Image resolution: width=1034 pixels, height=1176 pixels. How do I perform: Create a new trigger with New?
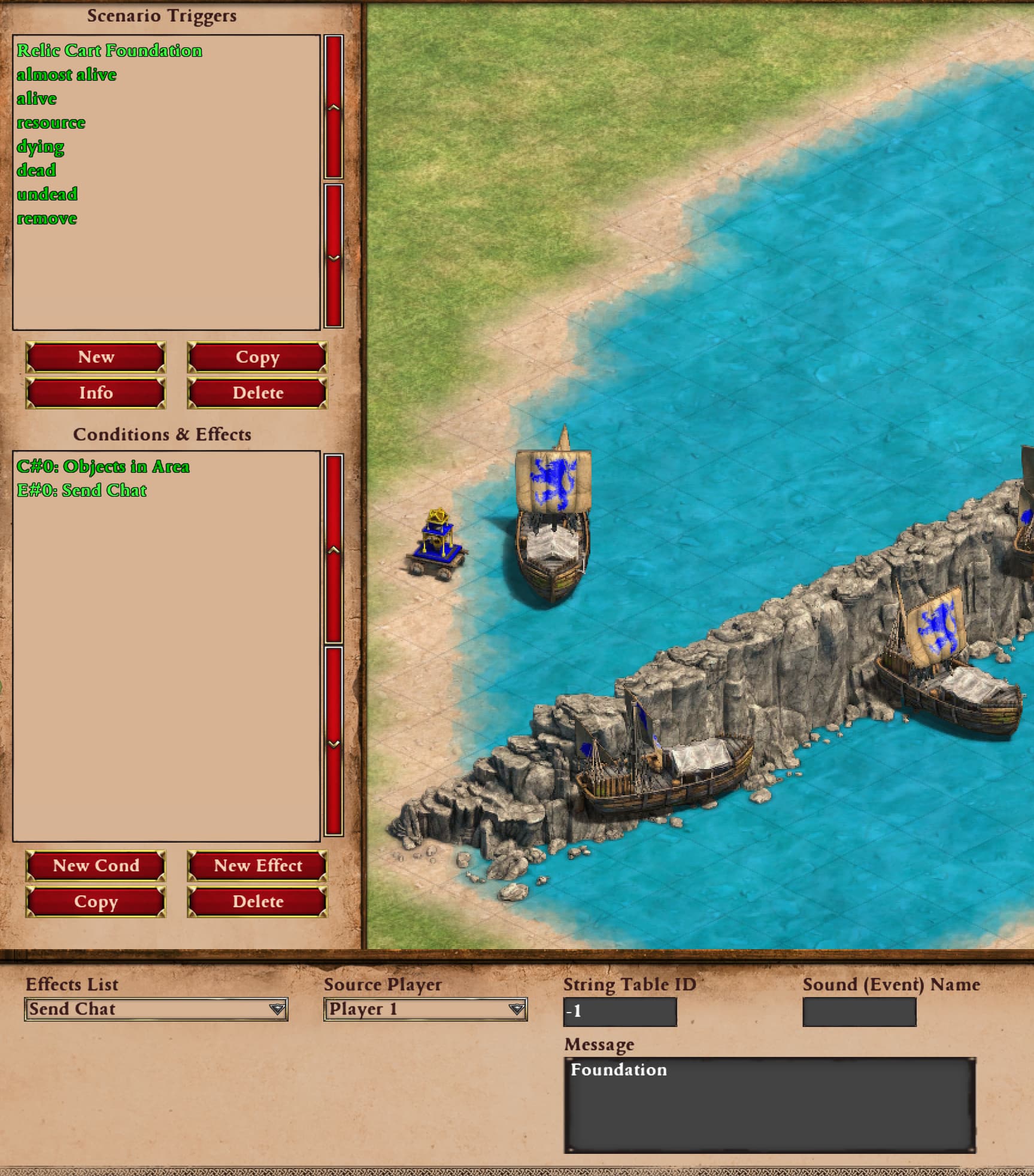96,357
